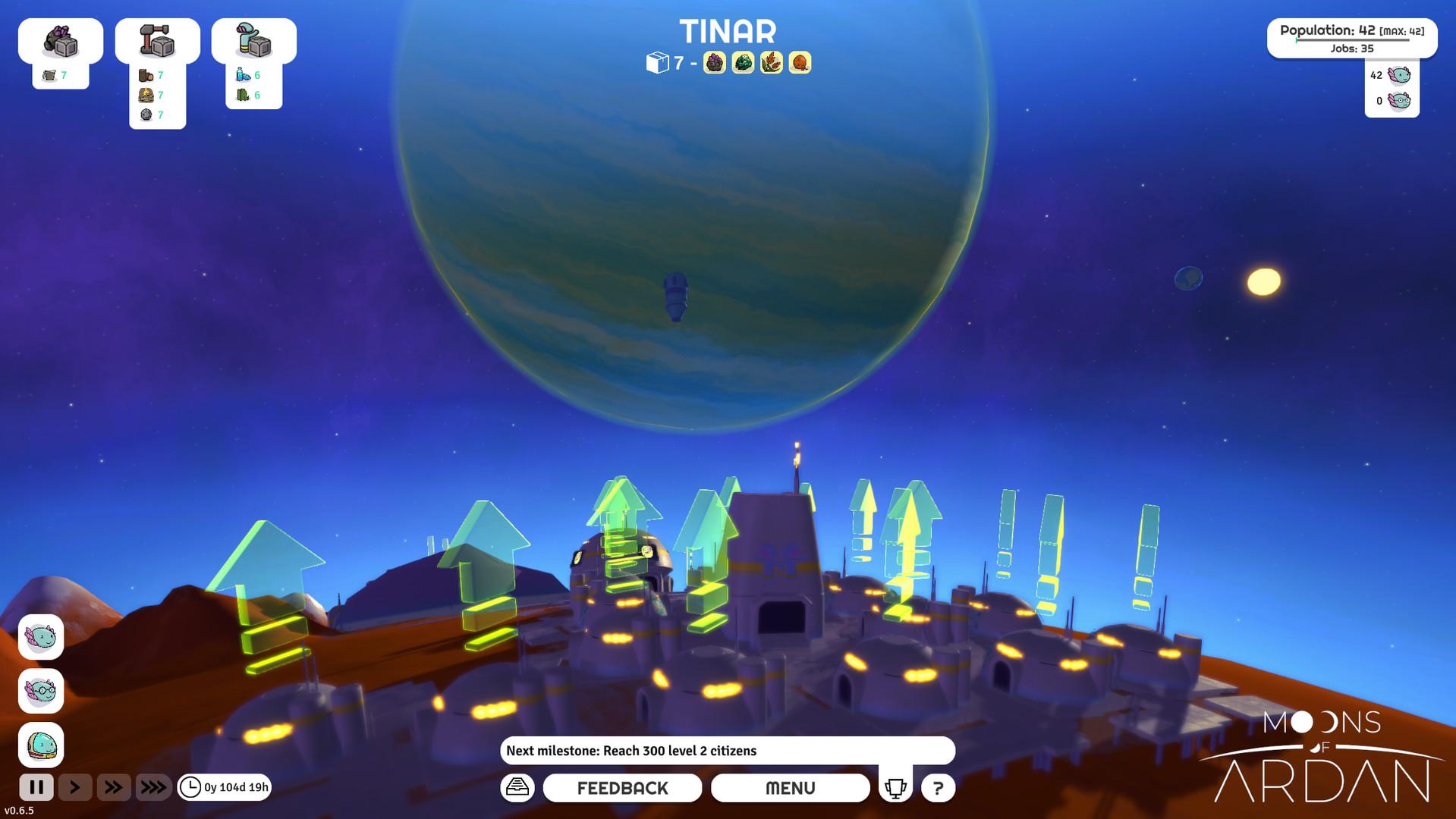Show milestones via the trophy icon
Screen dimensions: 1456x819
[895, 787]
